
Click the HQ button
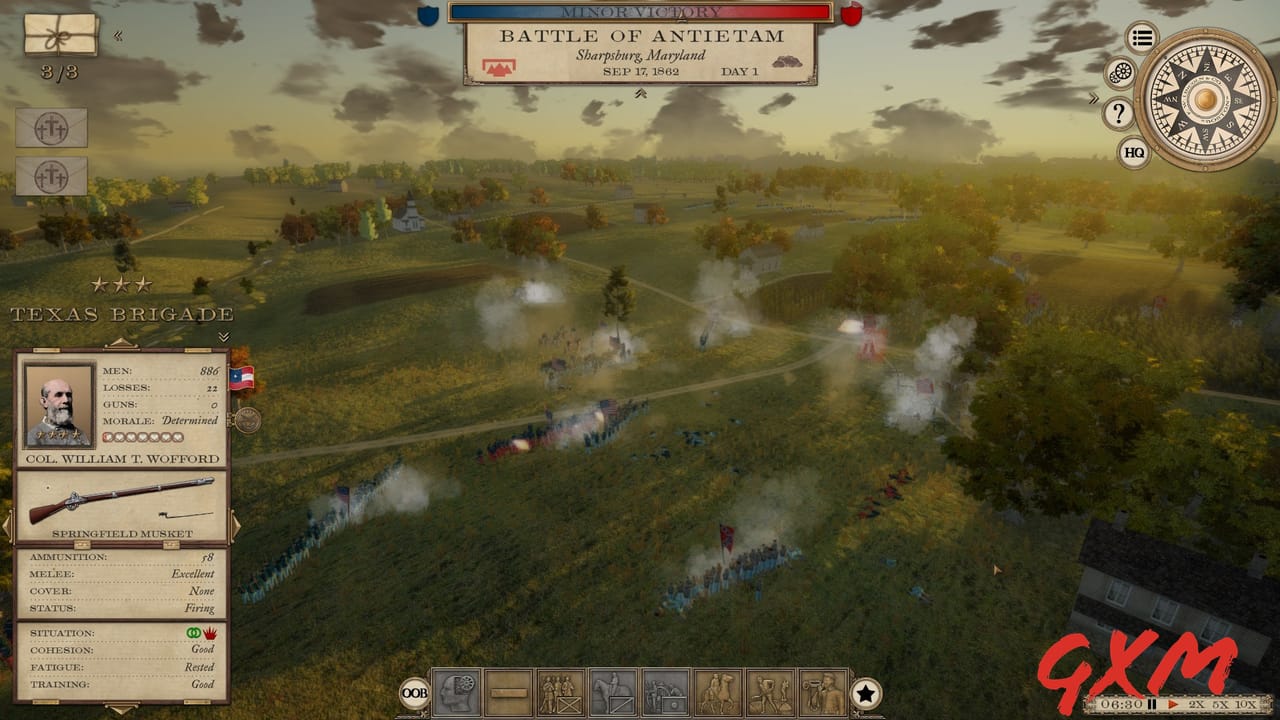[x=1135, y=151]
